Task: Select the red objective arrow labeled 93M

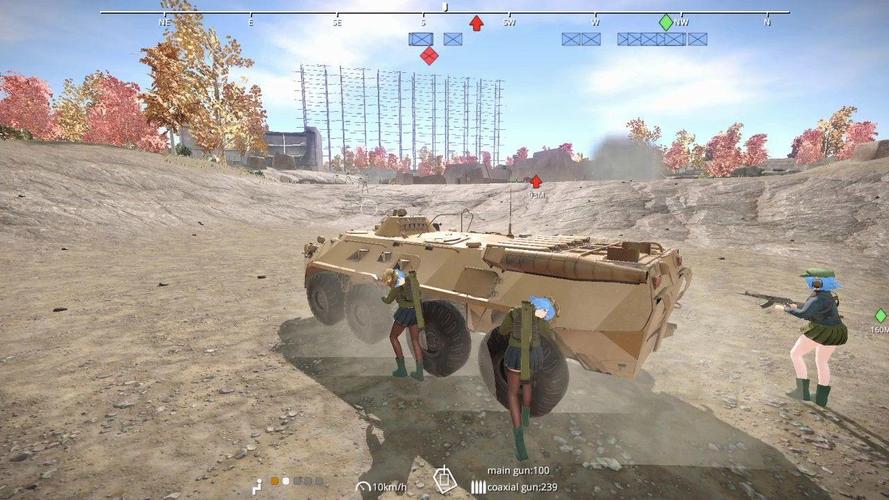Action: tap(536, 181)
